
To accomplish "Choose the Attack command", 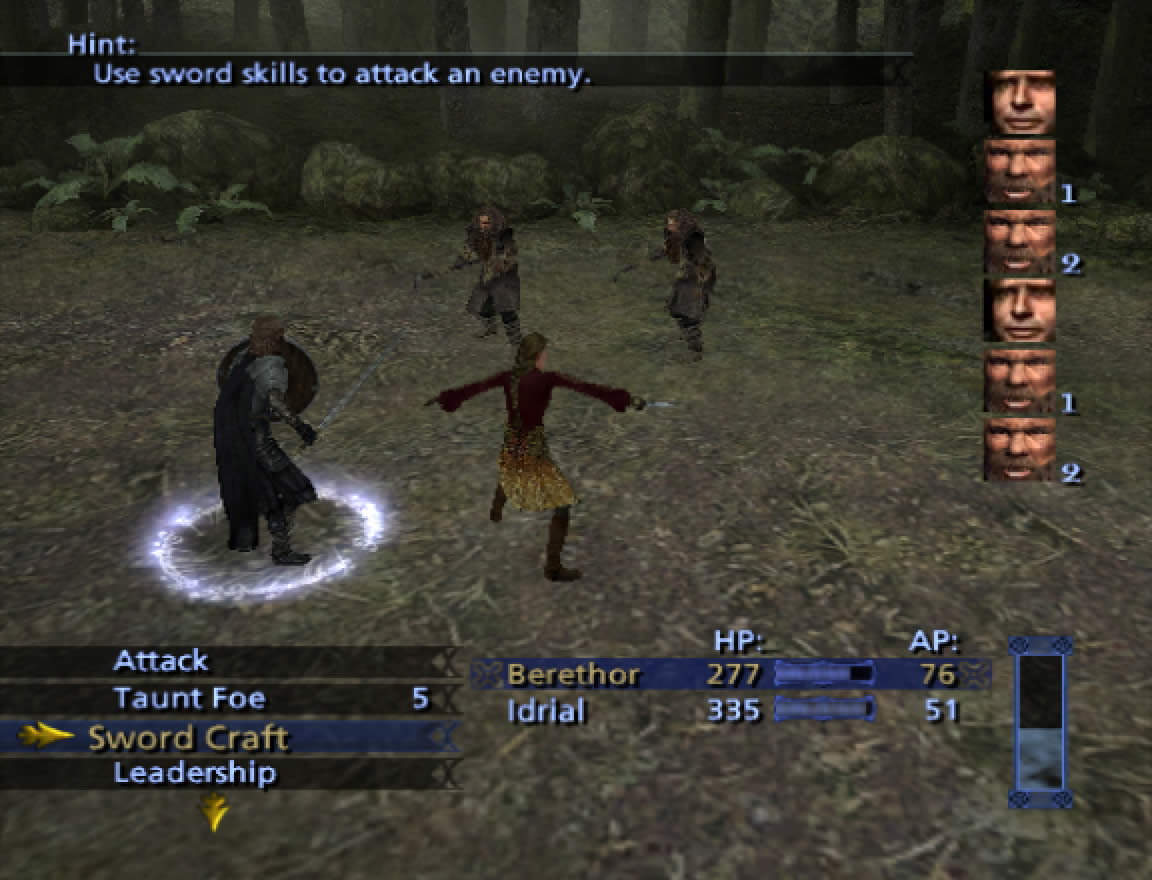I will click(x=160, y=661).
